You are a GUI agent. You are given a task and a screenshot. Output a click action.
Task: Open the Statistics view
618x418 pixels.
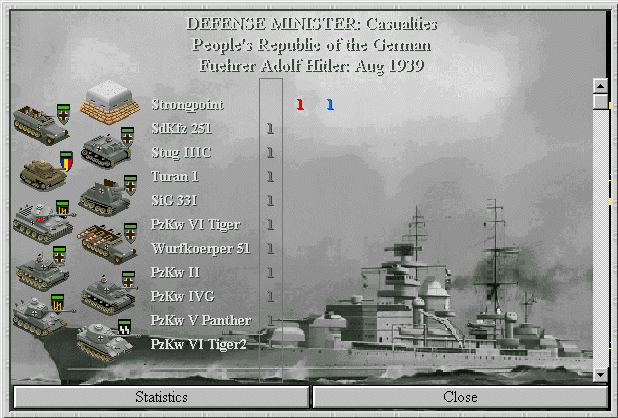[161, 397]
